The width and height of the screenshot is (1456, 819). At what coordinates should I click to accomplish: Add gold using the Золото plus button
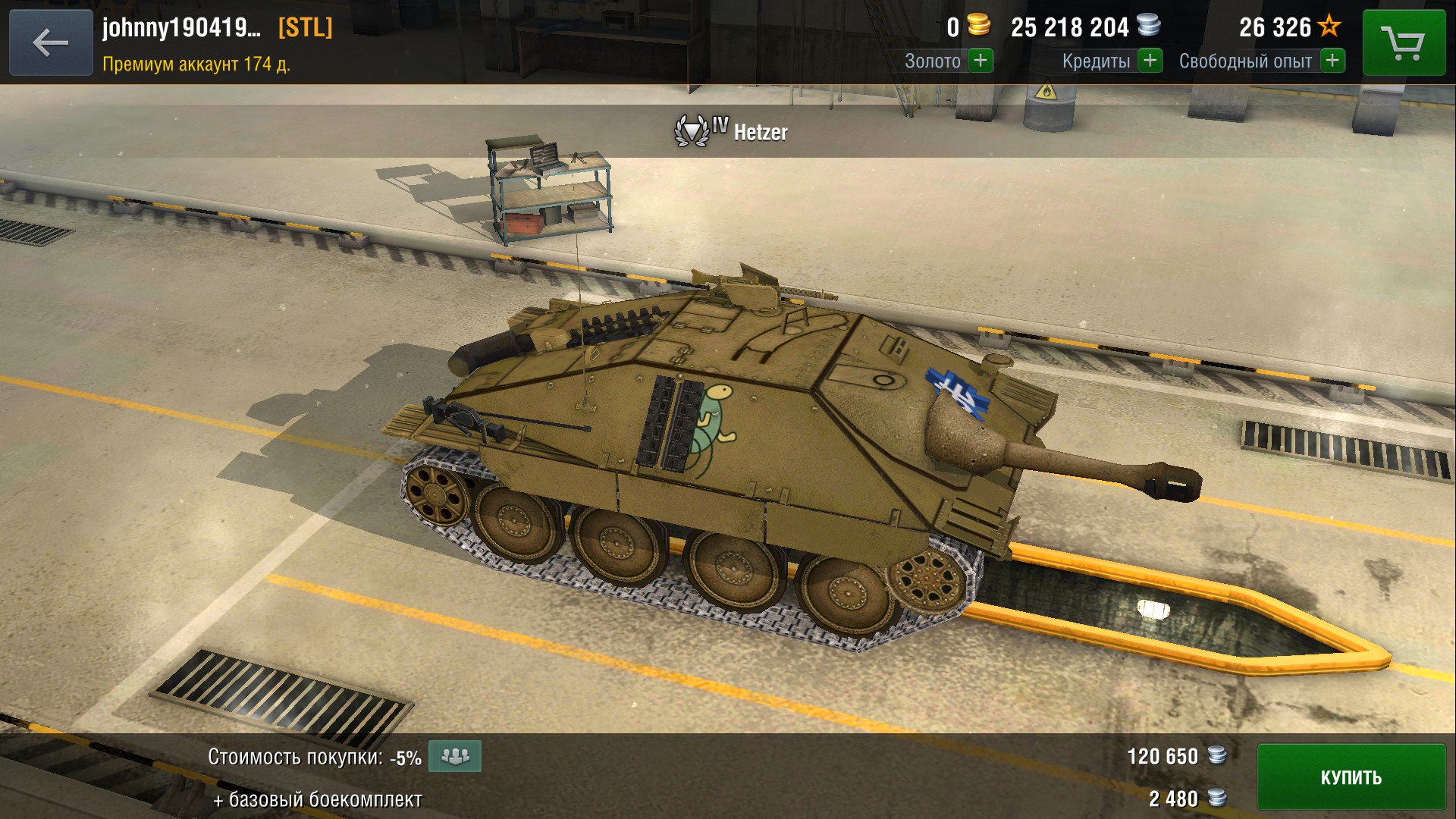pos(981,61)
